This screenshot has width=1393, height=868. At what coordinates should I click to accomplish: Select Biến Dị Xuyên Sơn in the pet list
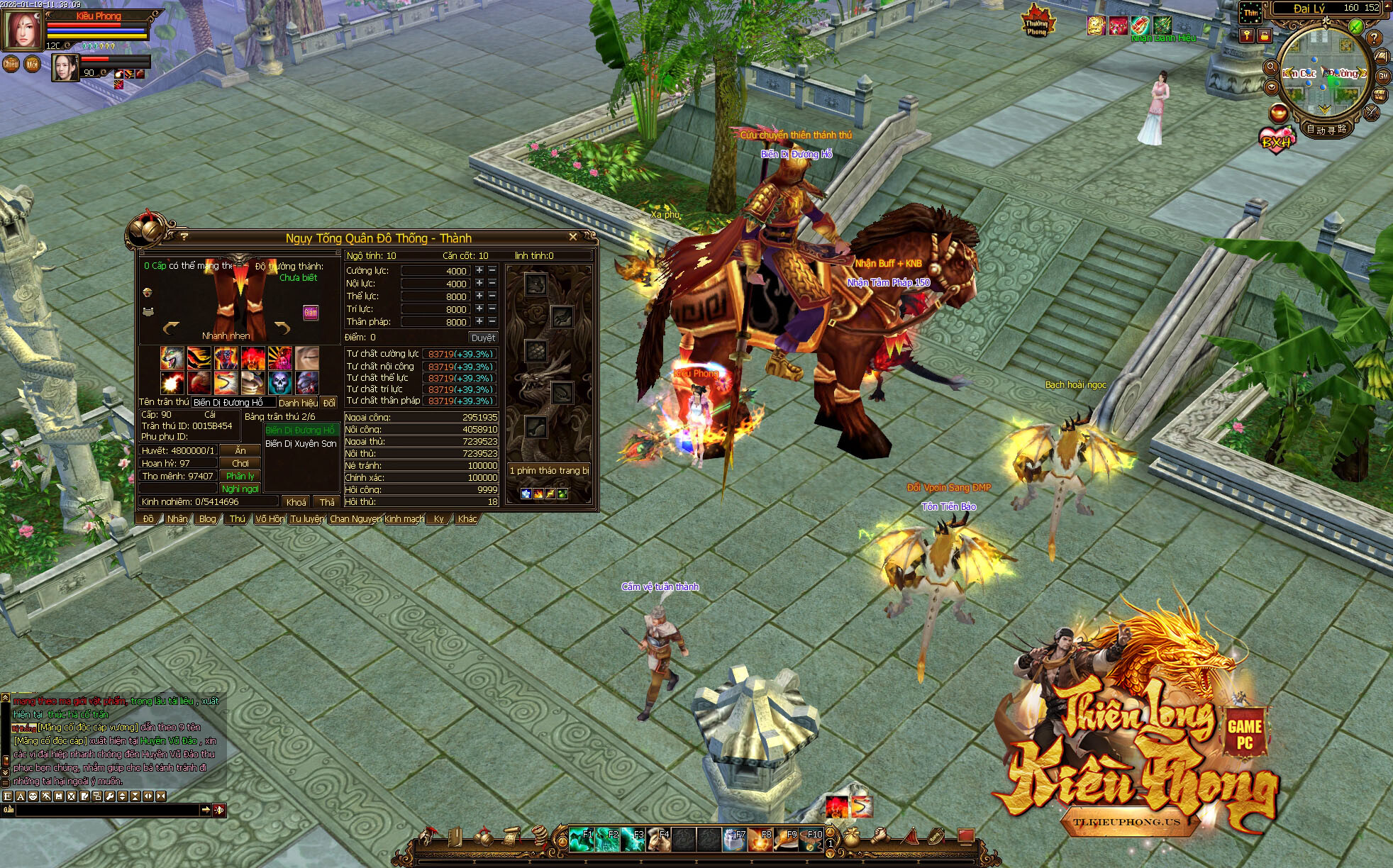coord(301,444)
